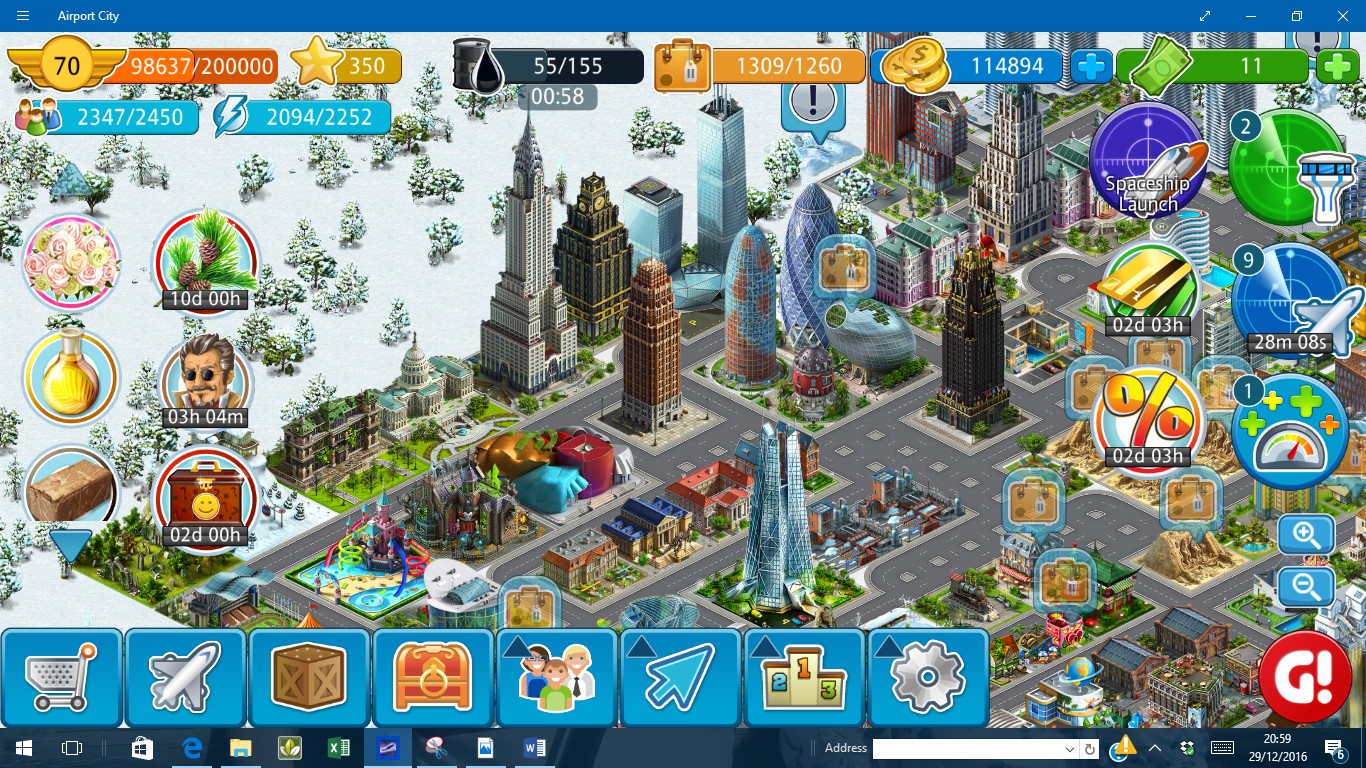Select the blue arrow cursor tool

[x=681, y=677]
